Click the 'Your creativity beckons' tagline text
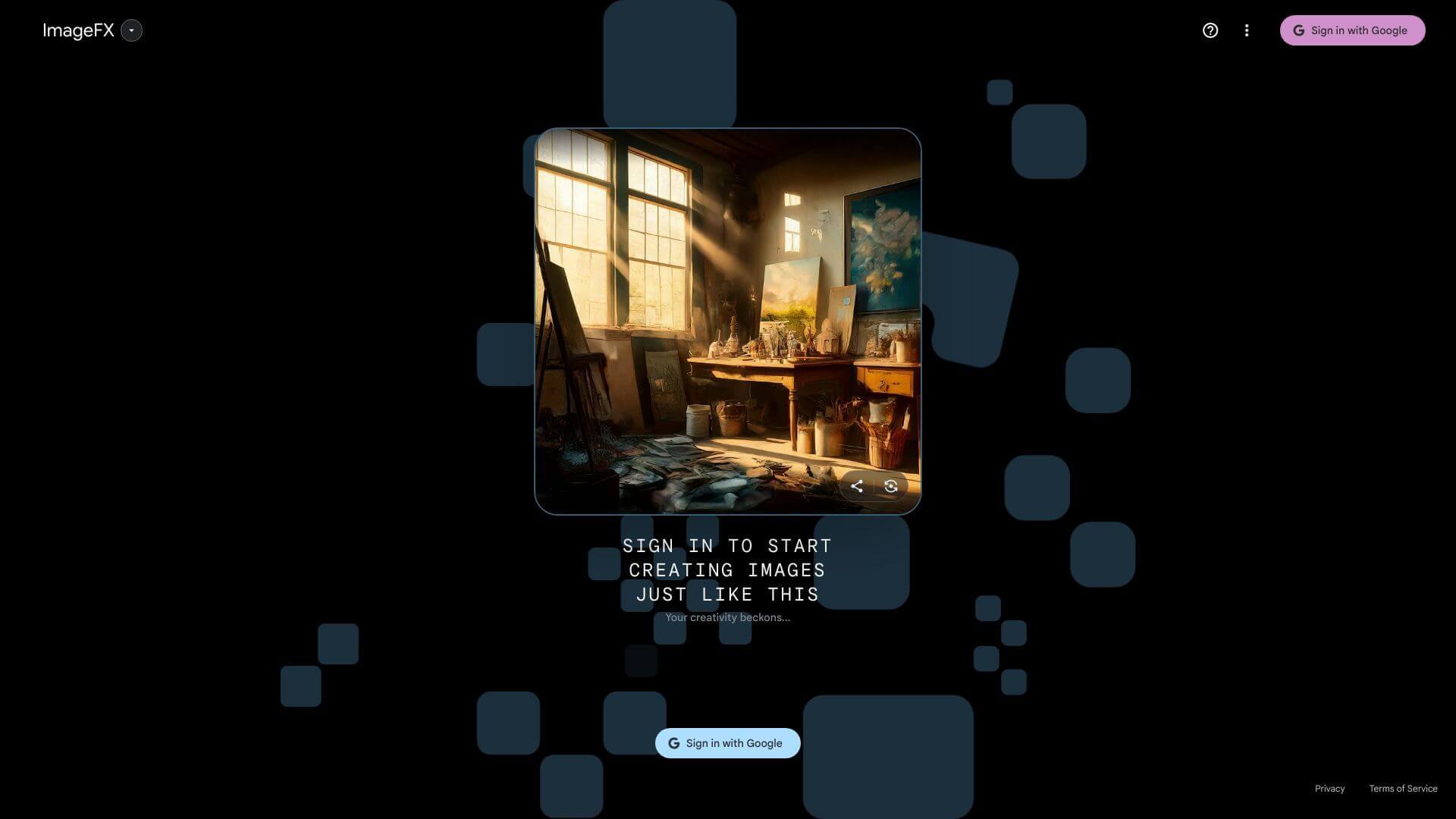The image size is (1456, 819). [x=727, y=617]
